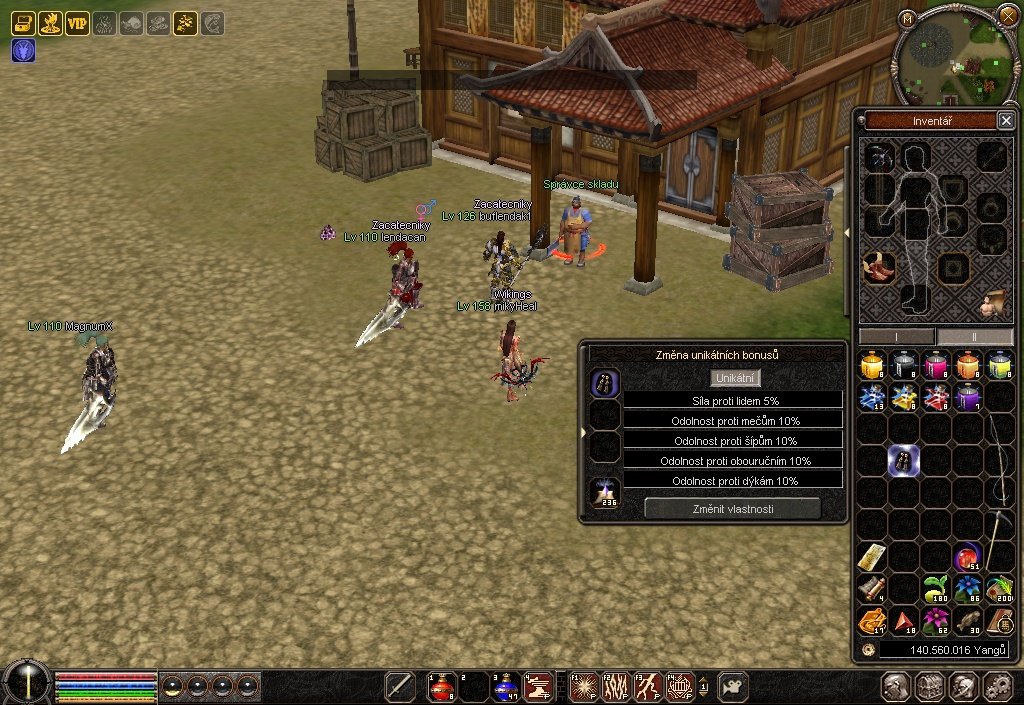The image size is (1024, 705).
Task: Pick the yellow potion jar in inventory
Action: click(x=872, y=365)
